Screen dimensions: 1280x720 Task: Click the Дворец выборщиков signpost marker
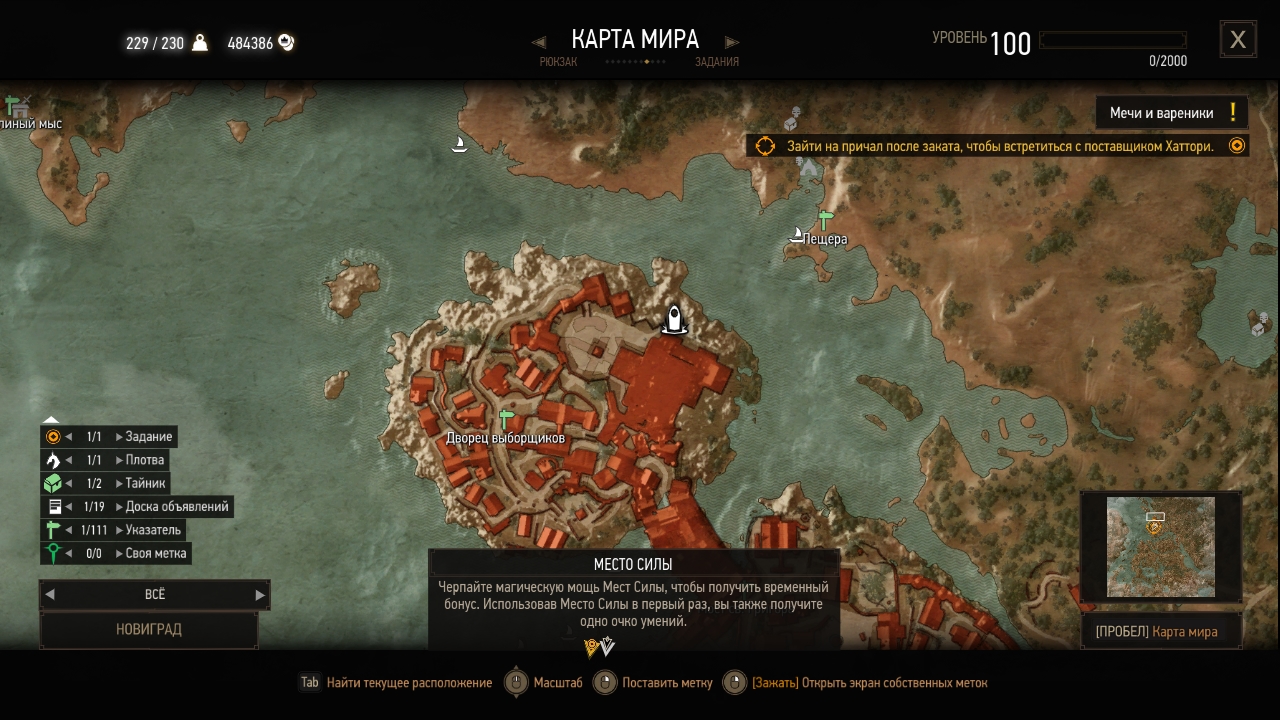tap(506, 419)
